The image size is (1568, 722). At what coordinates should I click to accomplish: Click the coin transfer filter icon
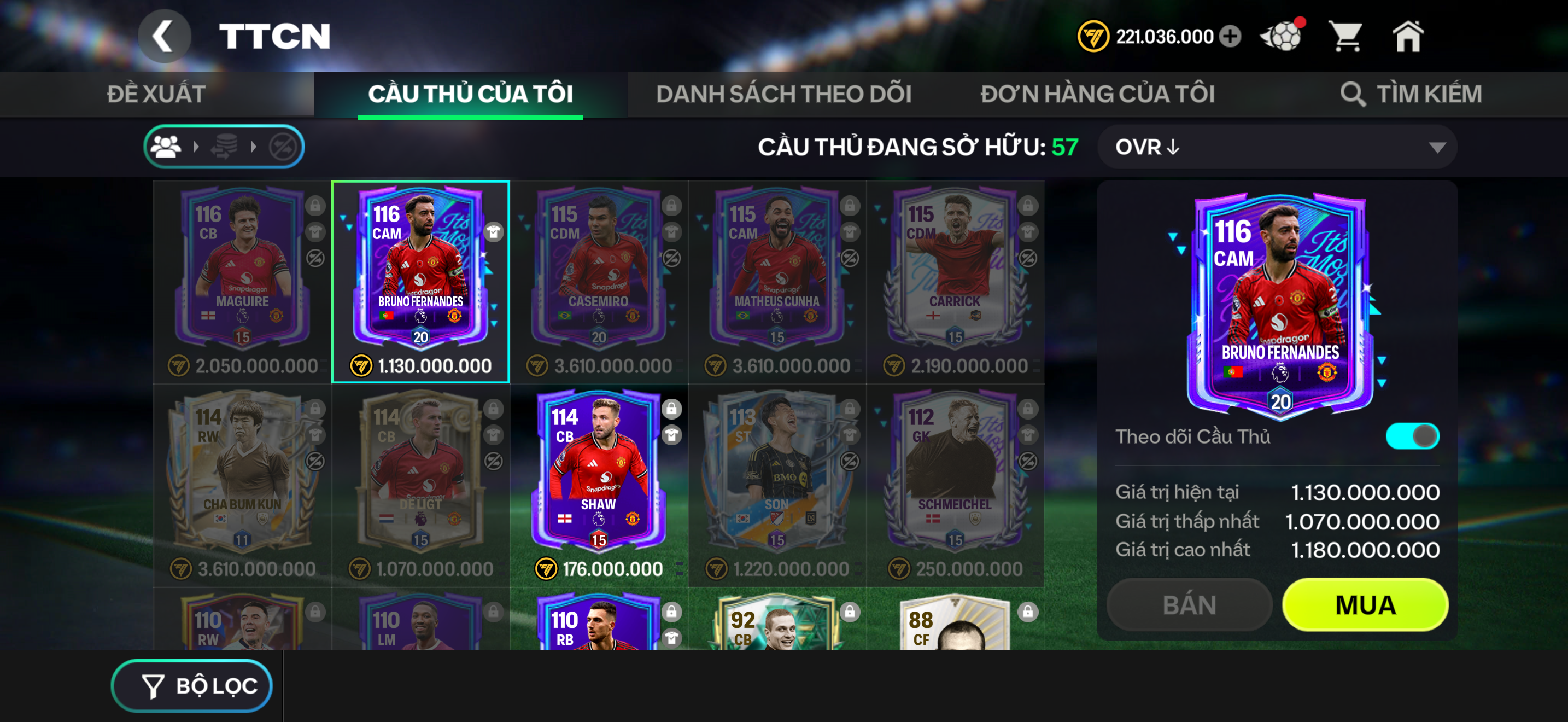(x=225, y=146)
